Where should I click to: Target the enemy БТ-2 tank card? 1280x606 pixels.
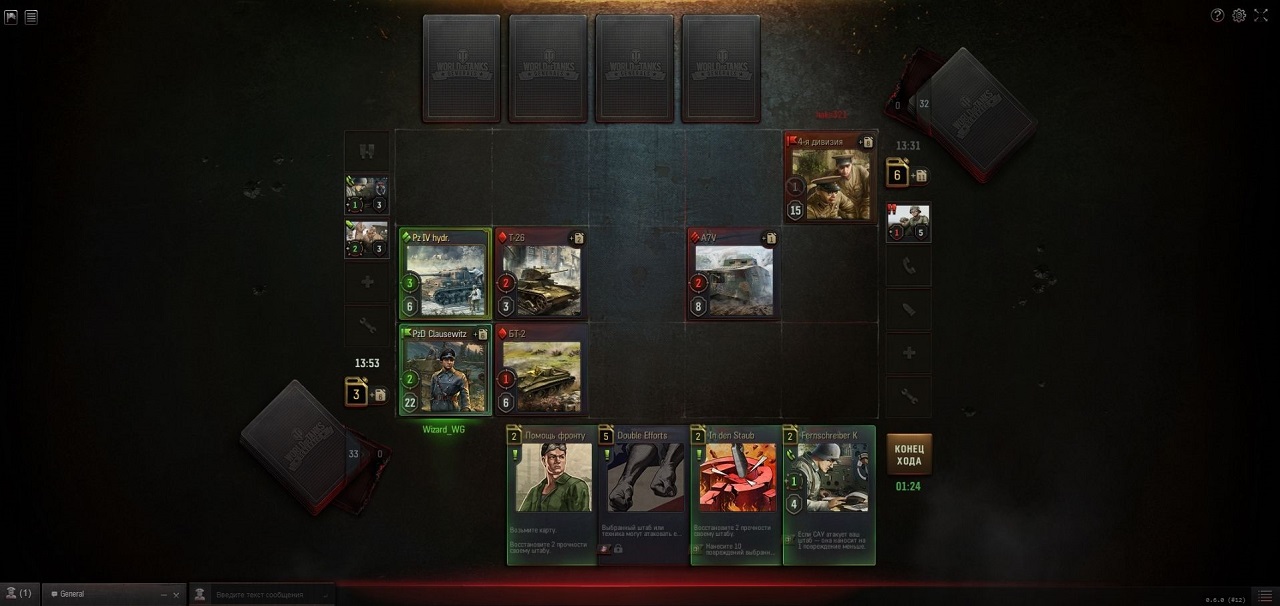tap(541, 369)
